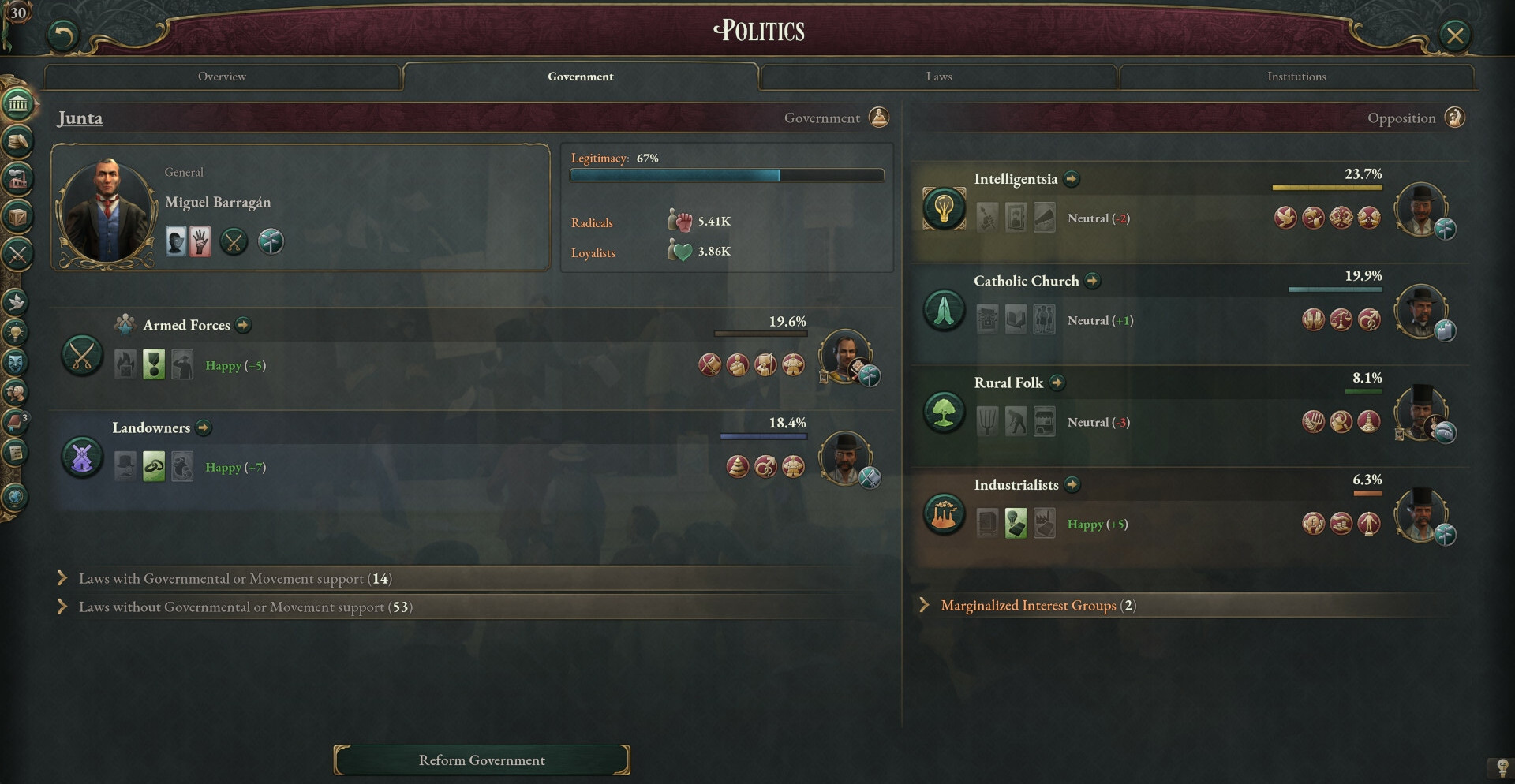Open Landowners interest group details arrow
Screen dimensions: 1515x784
click(x=204, y=427)
